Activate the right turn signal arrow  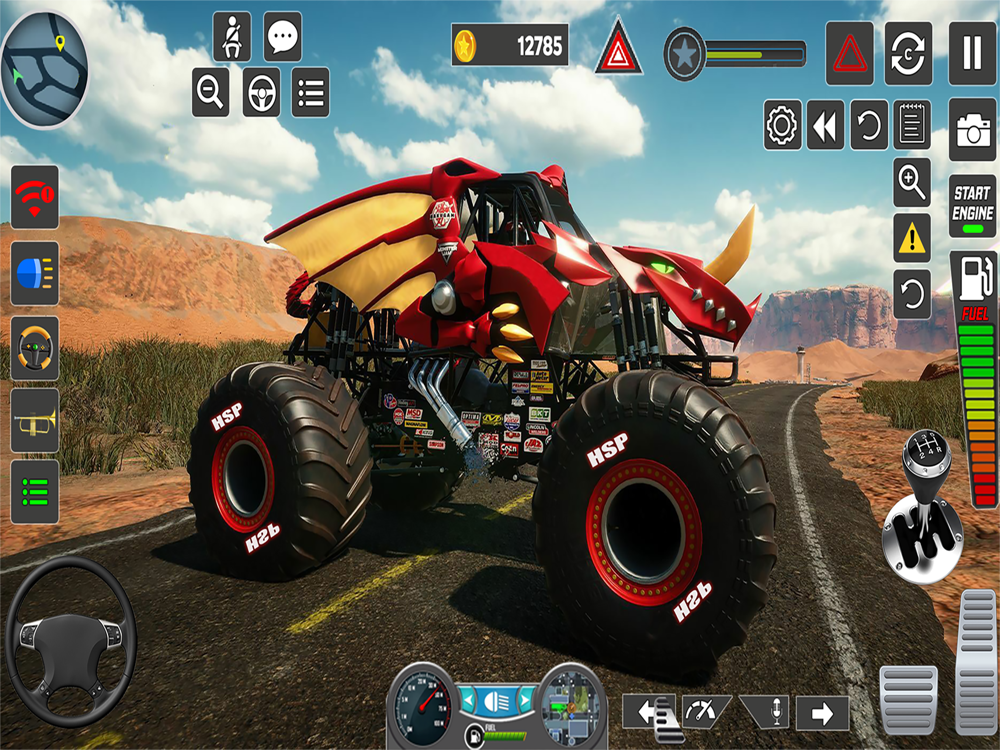click(x=822, y=713)
